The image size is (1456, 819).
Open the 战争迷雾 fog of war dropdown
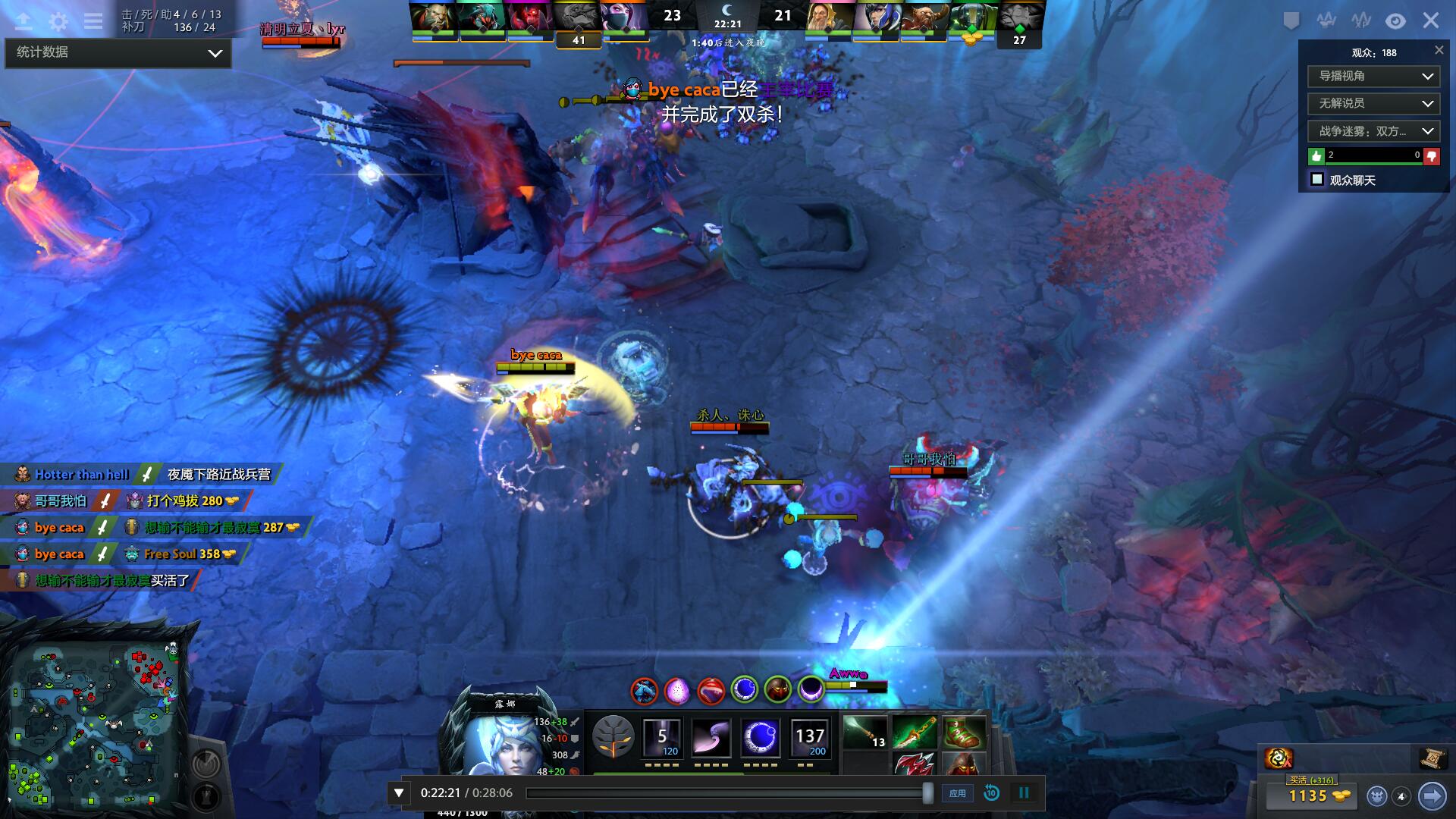[1373, 130]
